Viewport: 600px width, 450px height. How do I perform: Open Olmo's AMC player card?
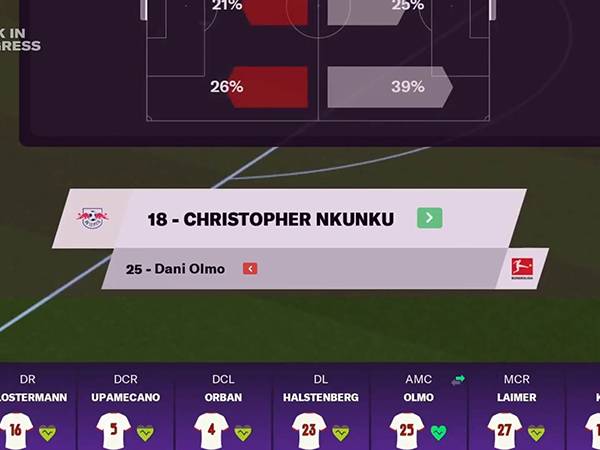(x=419, y=412)
